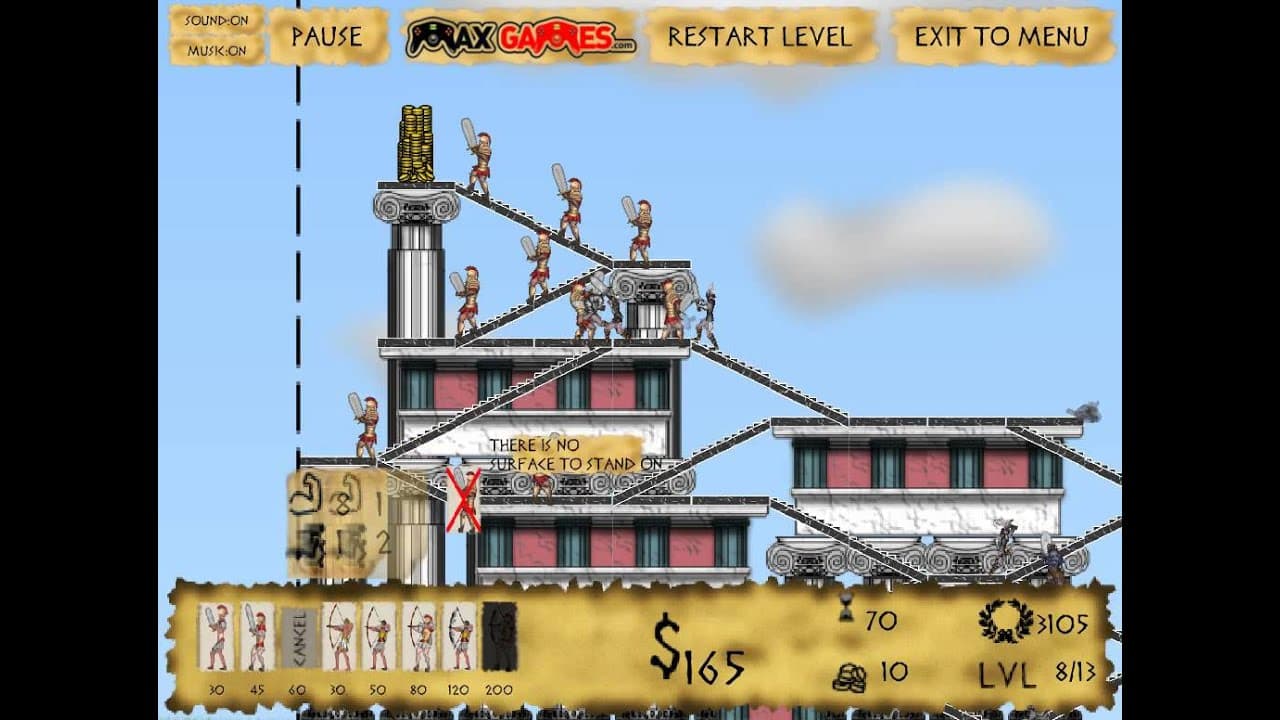Choose the 45-cost swordsman unit card

(257, 636)
